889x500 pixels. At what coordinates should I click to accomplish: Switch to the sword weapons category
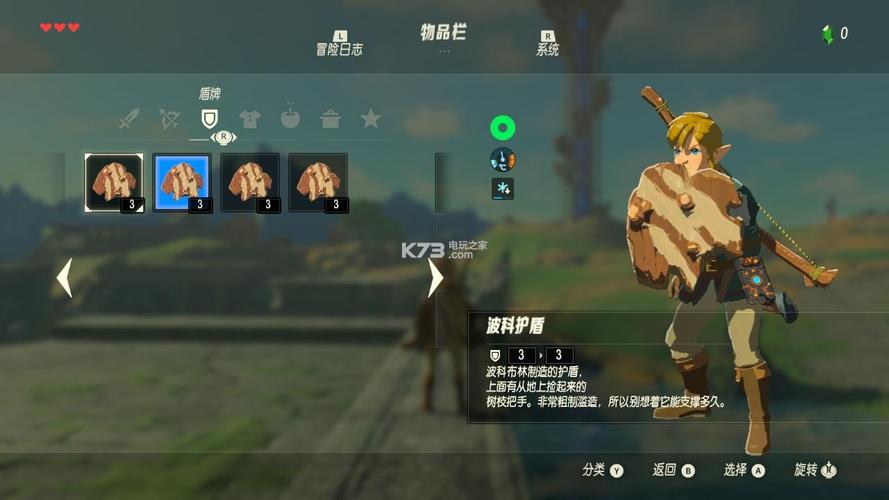(129, 120)
